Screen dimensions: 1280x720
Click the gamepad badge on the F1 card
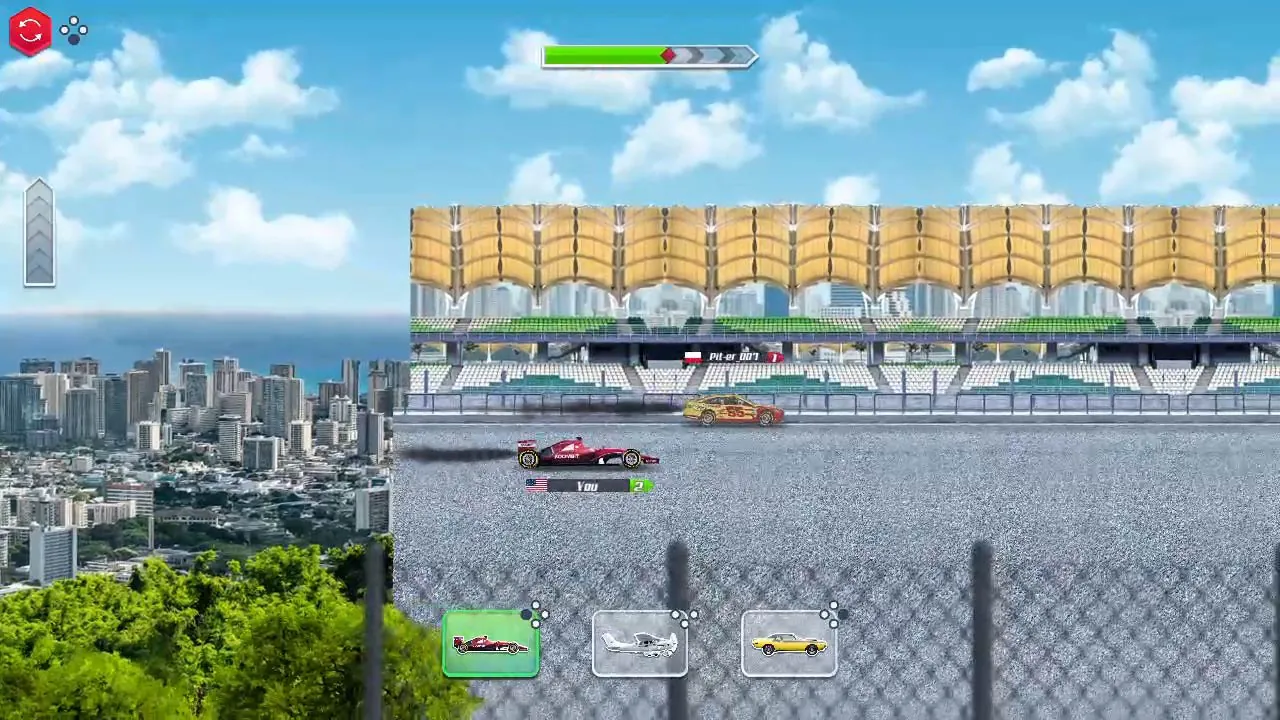pos(537,616)
